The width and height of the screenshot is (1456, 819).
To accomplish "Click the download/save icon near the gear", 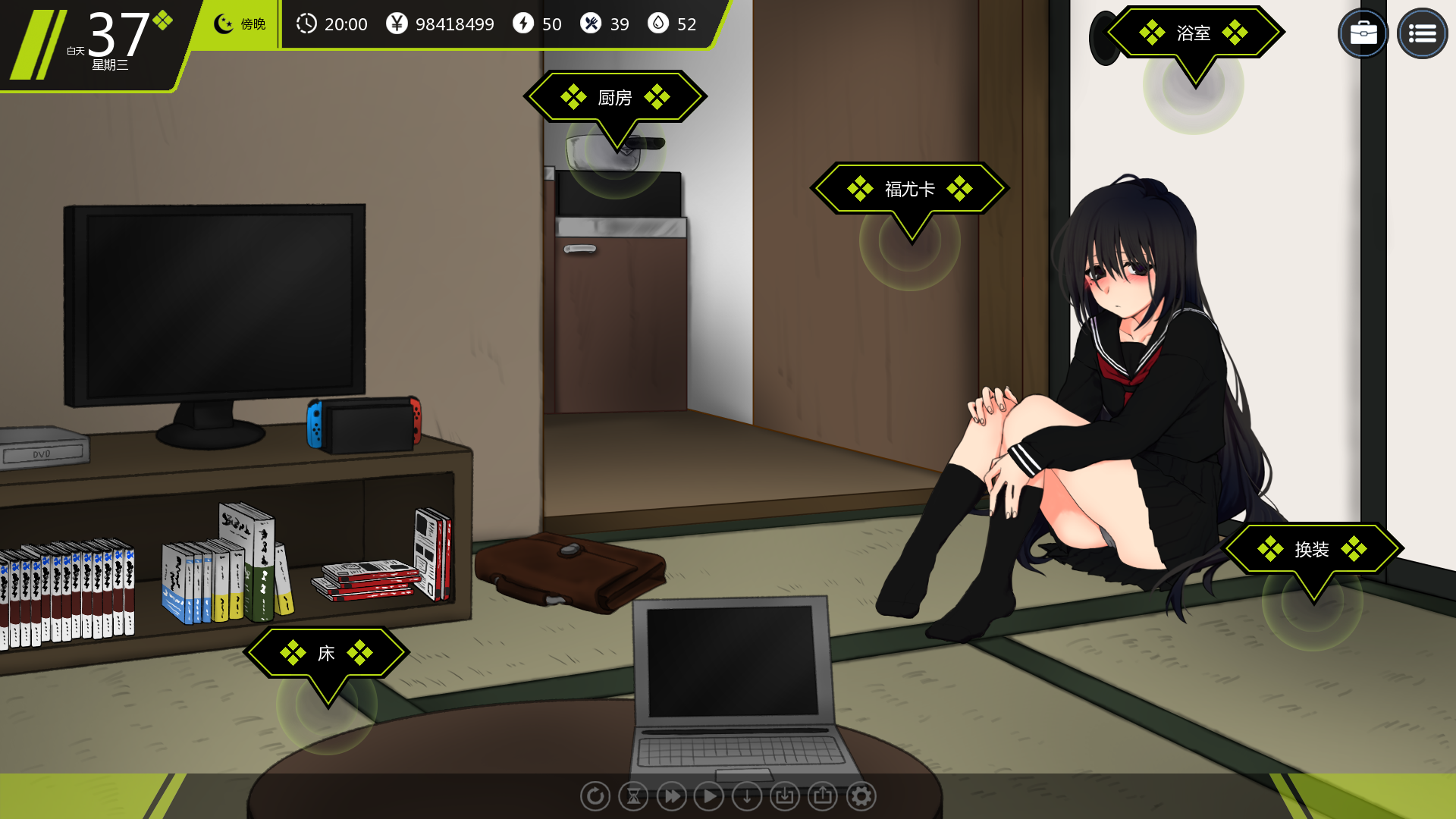I will point(784,796).
